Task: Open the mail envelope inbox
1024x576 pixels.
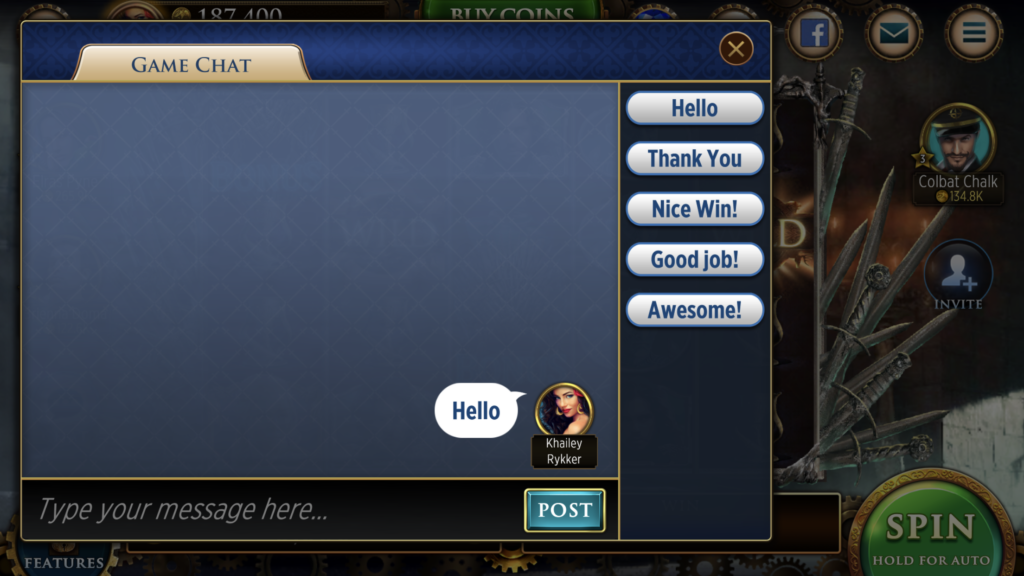Action: click(894, 34)
